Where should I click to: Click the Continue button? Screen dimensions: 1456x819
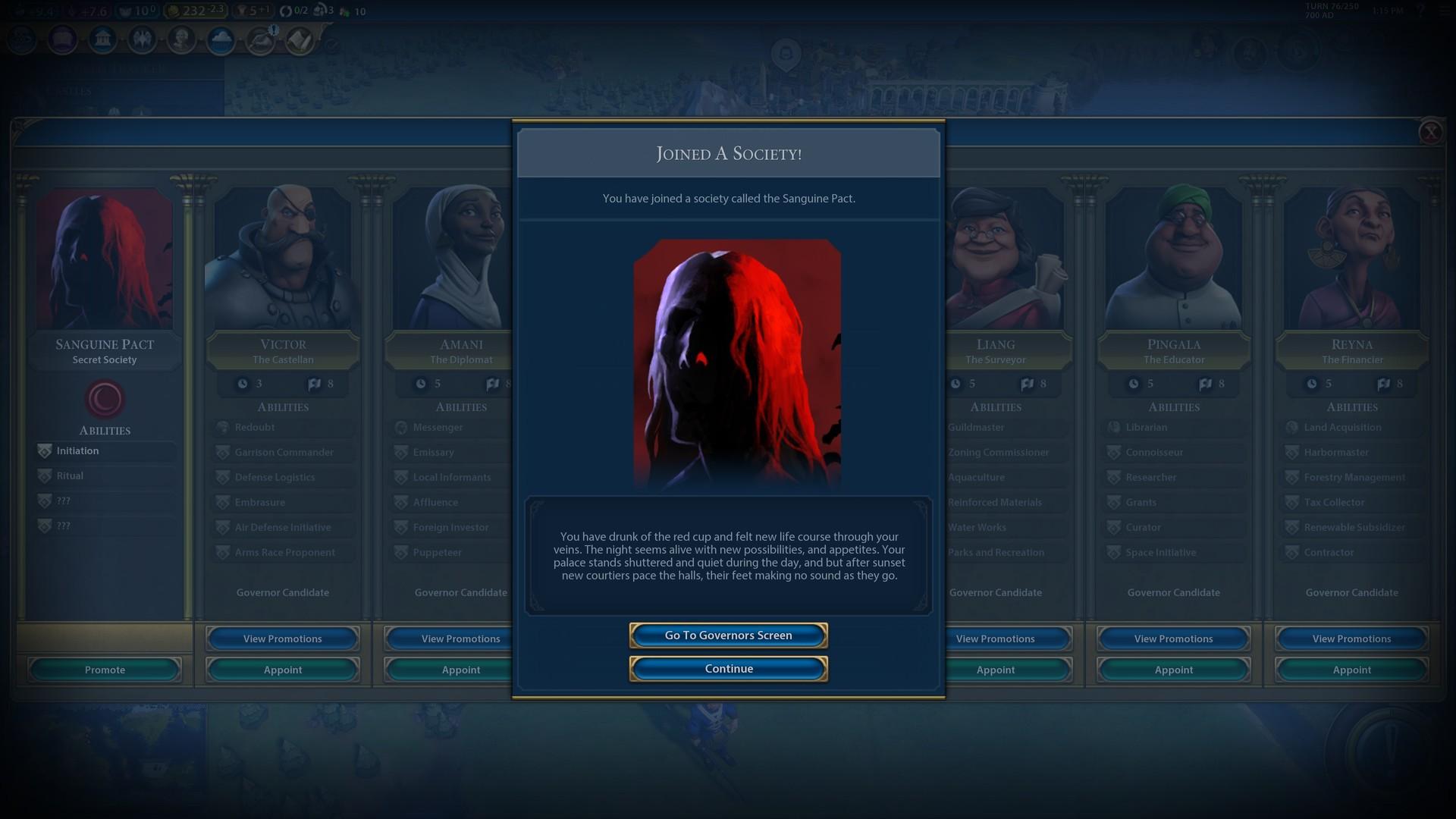pyautogui.click(x=728, y=668)
